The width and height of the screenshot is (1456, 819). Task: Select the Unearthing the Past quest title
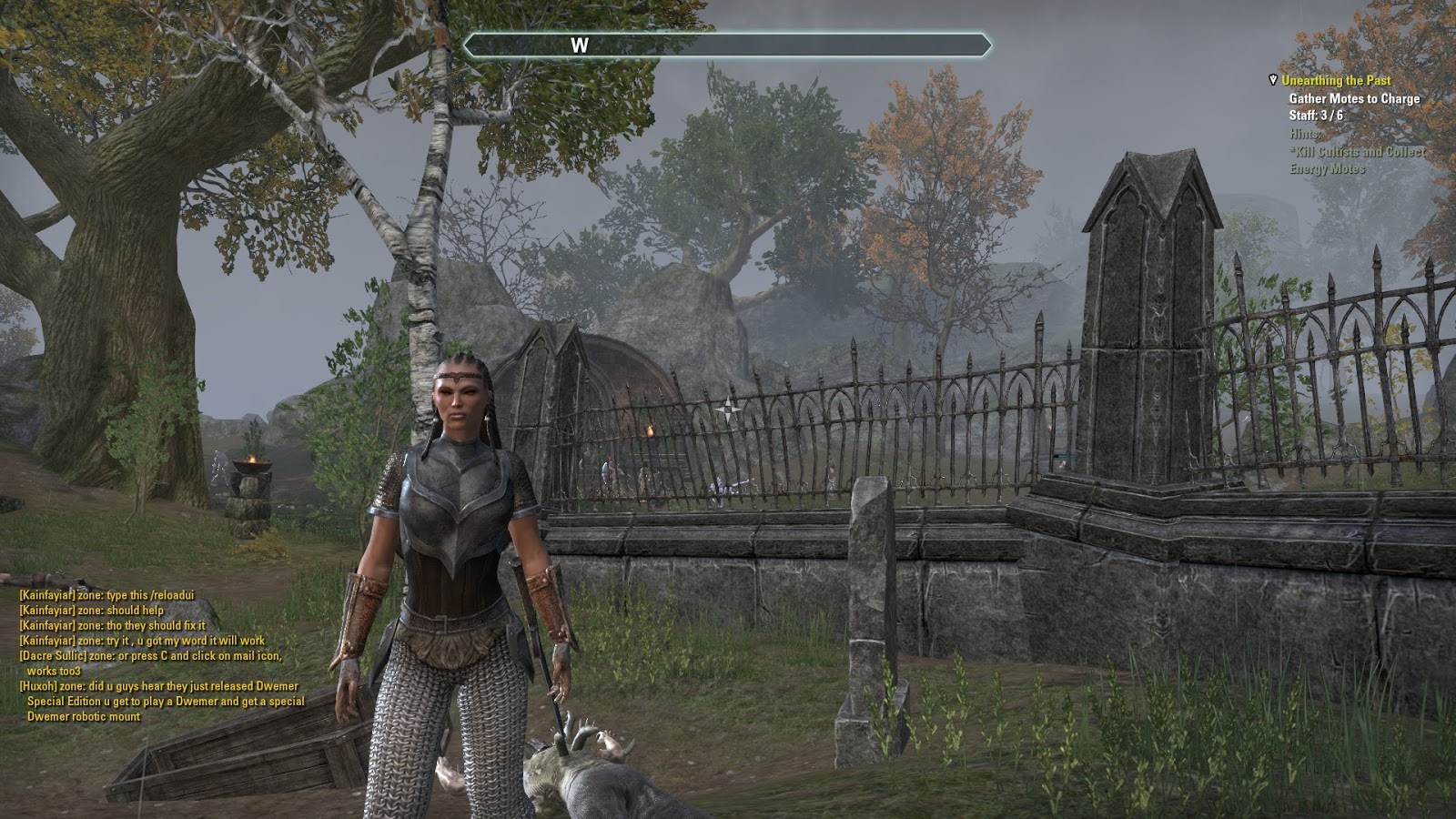pos(1336,81)
